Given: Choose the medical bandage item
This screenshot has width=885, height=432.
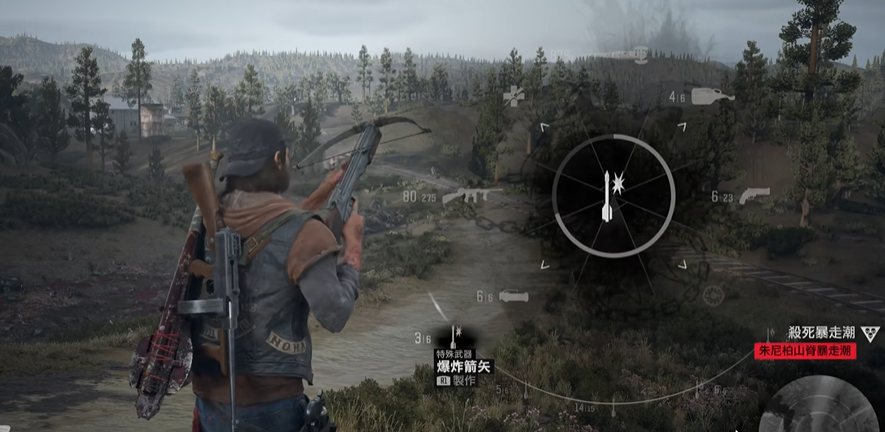Looking at the screenshot, I should tap(514, 95).
